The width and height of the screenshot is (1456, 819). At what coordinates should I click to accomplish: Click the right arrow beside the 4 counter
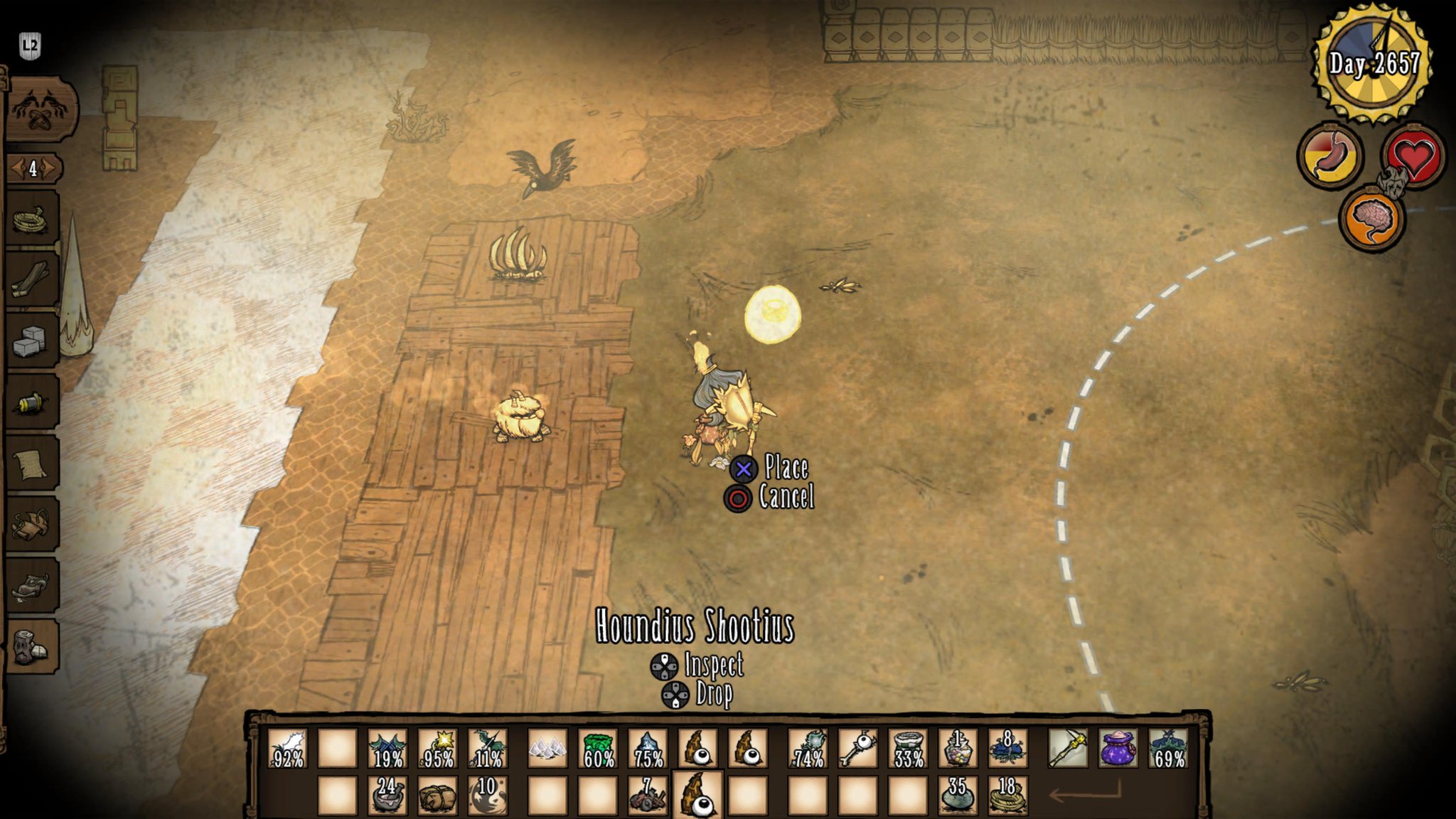pyautogui.click(x=48, y=168)
